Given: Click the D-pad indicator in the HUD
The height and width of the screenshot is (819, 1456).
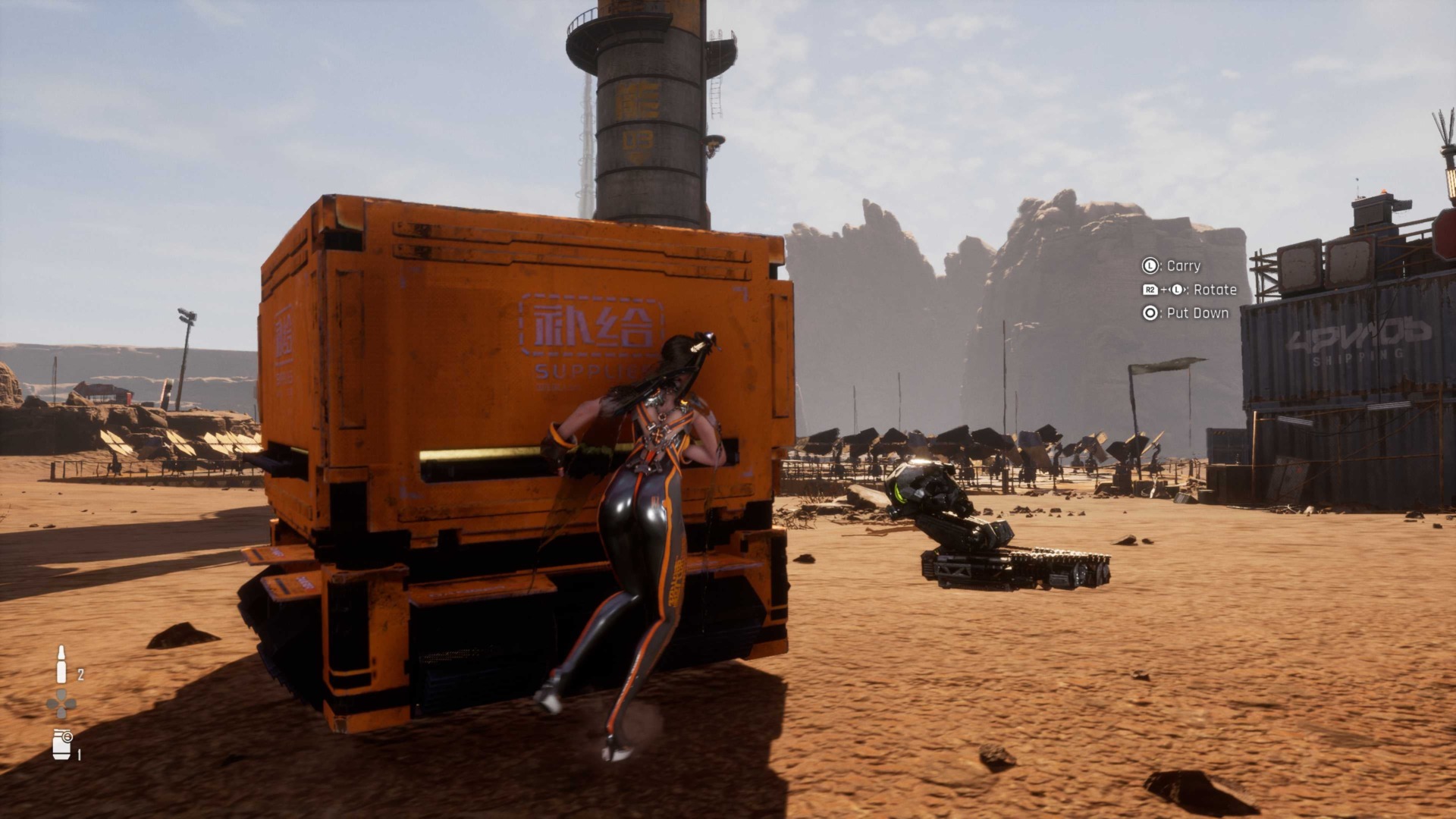Looking at the screenshot, I should point(61,704).
